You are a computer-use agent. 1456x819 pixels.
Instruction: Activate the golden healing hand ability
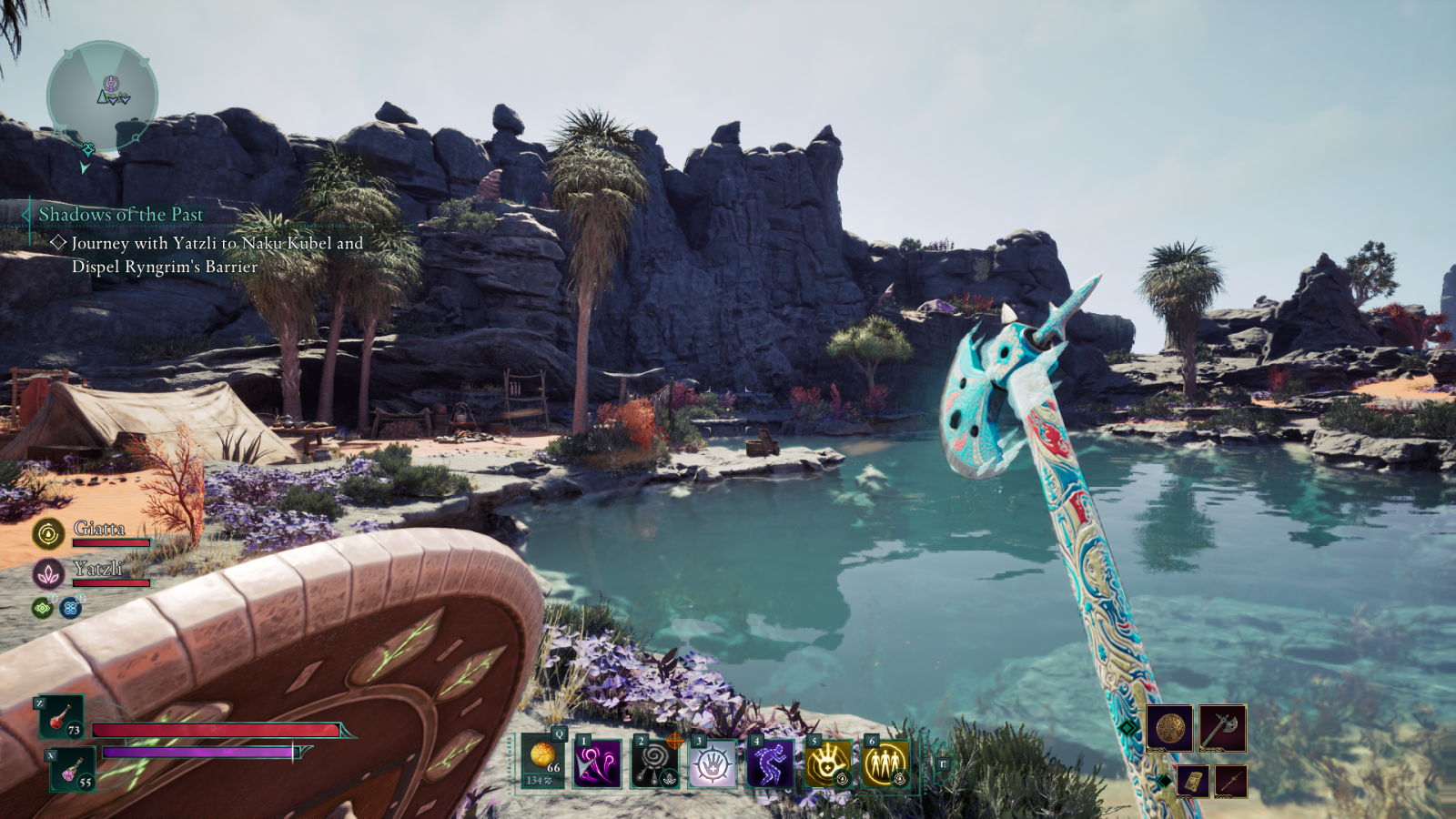coord(827,763)
